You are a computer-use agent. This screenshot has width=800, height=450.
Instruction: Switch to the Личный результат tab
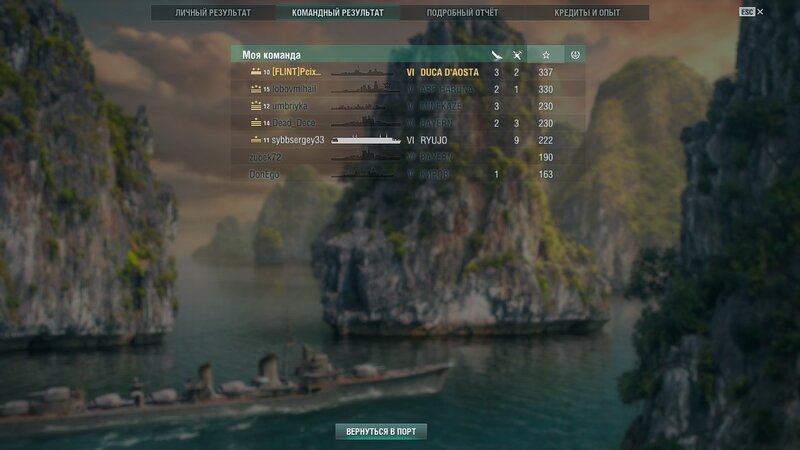pyautogui.click(x=213, y=13)
